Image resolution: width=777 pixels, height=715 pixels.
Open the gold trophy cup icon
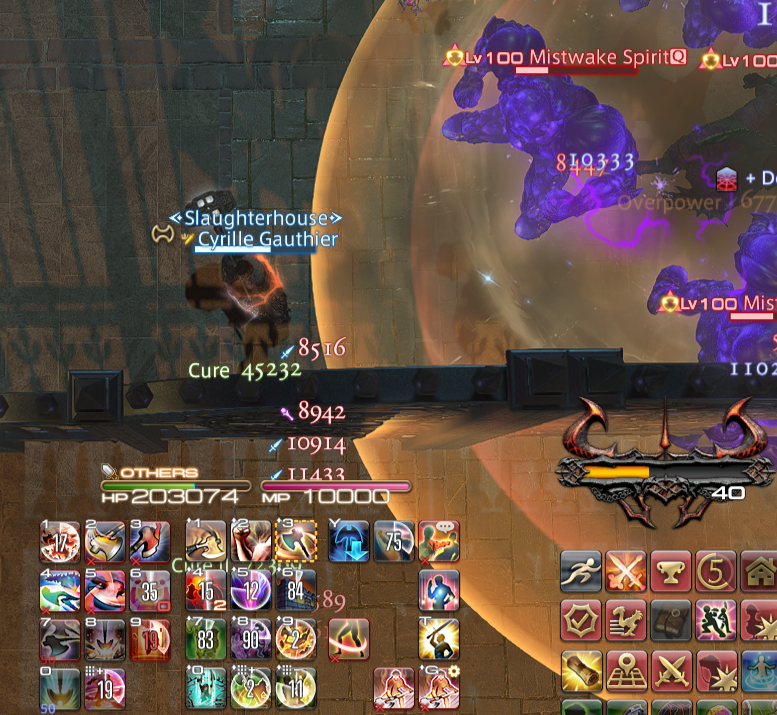671,572
